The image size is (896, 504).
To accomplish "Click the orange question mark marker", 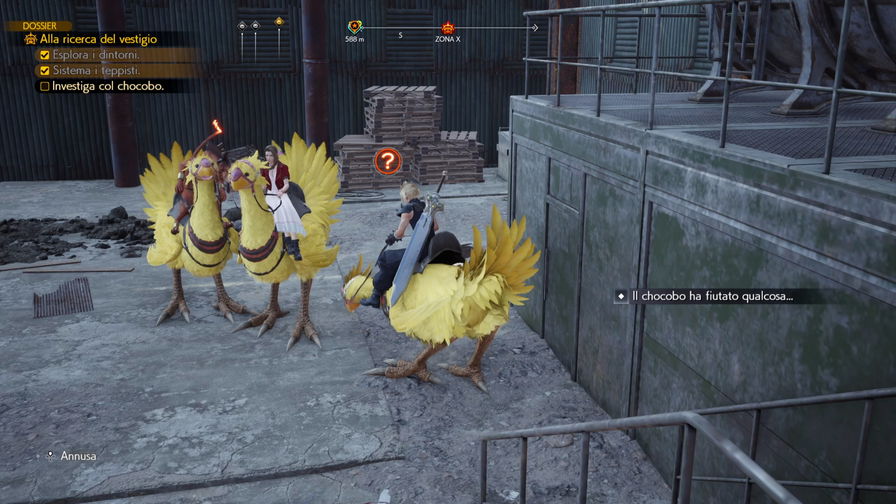I will [x=386, y=160].
